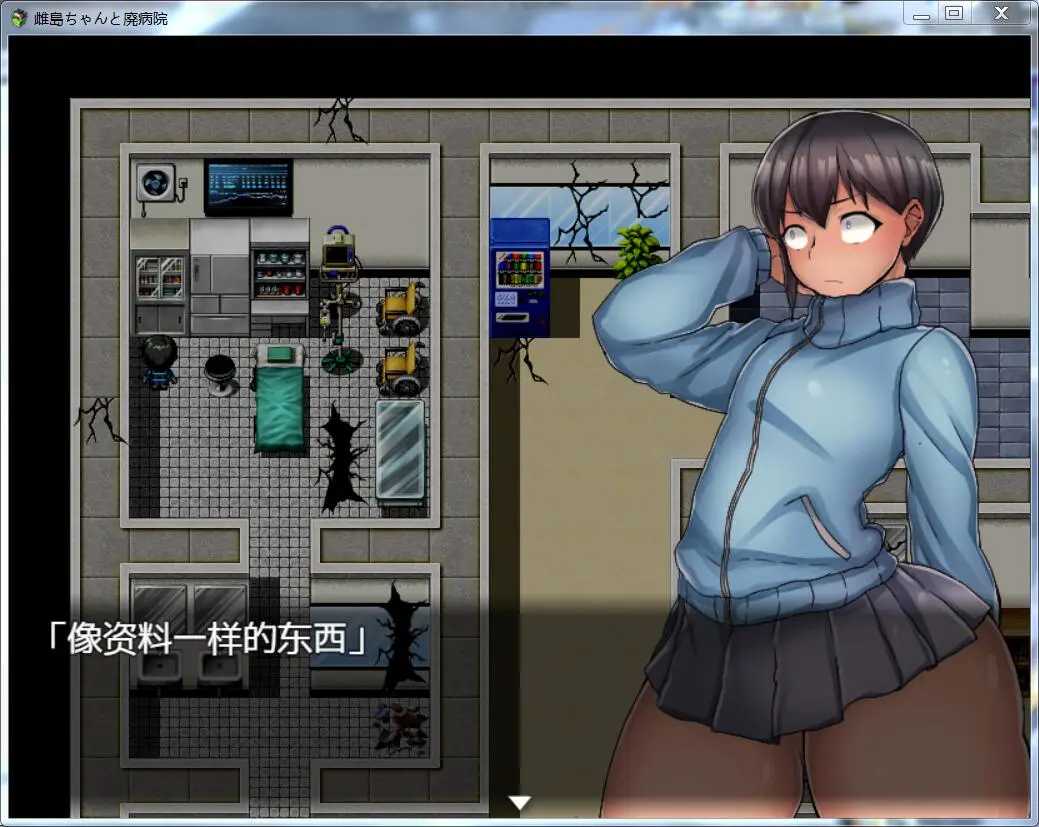Maximize the game window
1039x827 pixels.
[x=953, y=13]
